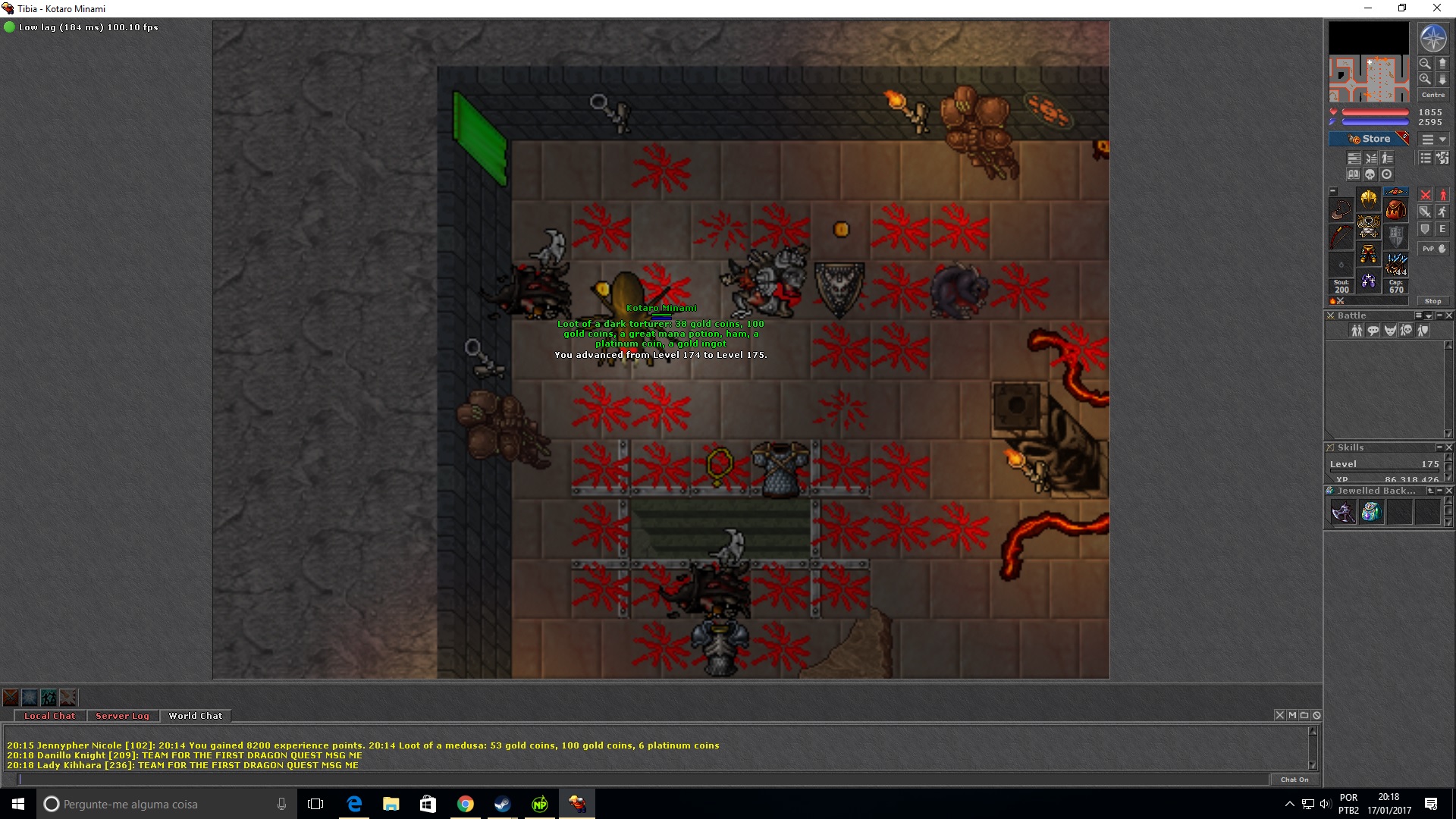Click the Centre minimap button
Viewport: 1456px width, 819px height.
pos(1432,95)
